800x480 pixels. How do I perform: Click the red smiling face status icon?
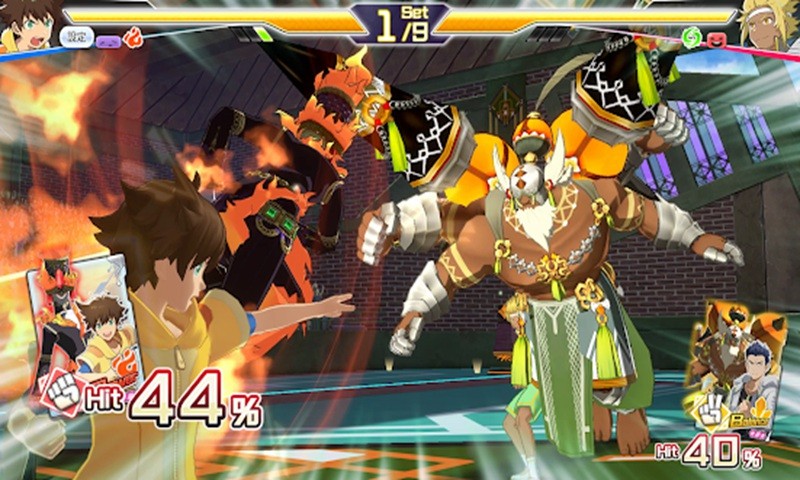pyautogui.click(x=718, y=41)
